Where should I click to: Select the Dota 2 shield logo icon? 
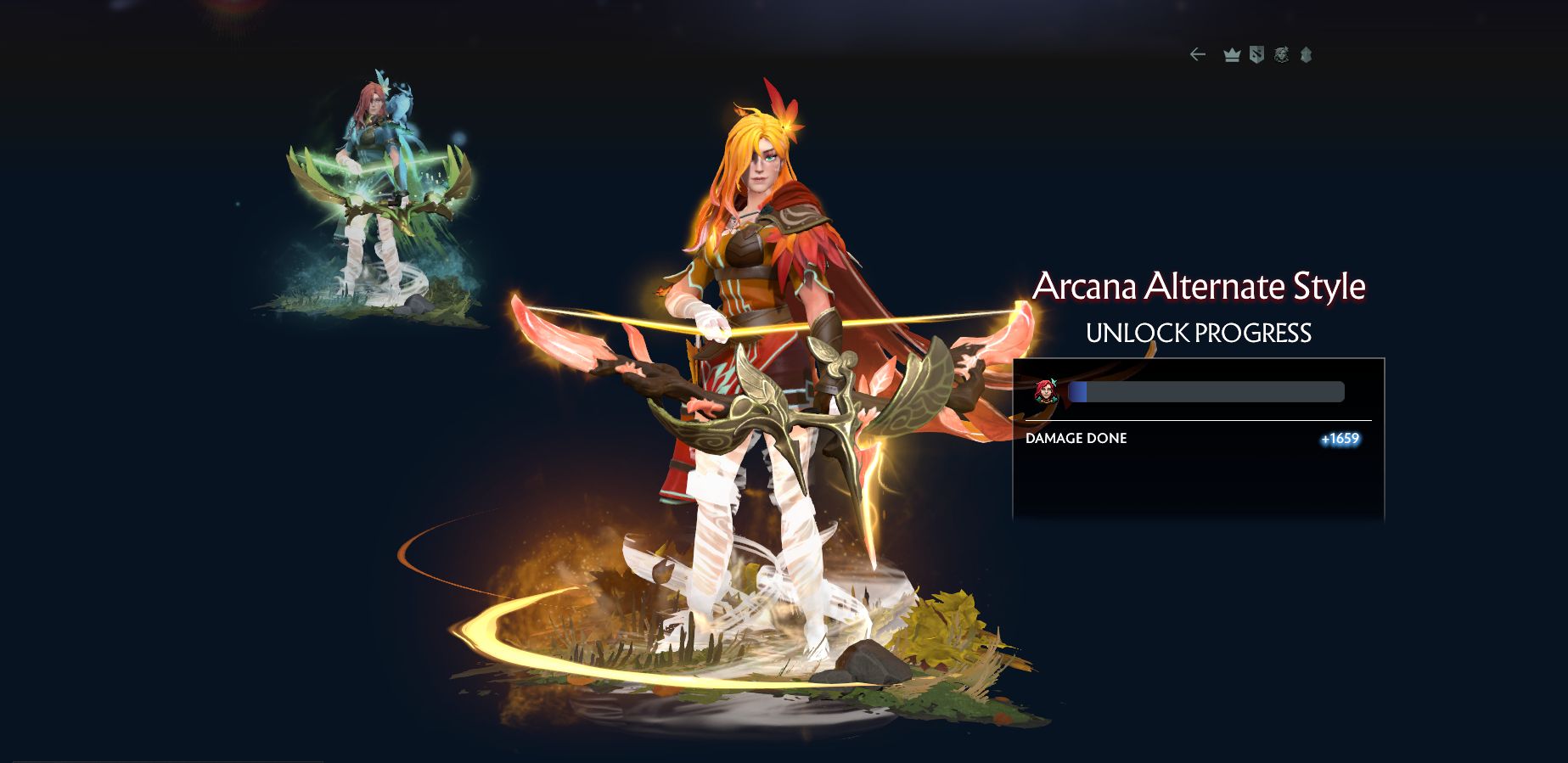coord(1256,54)
